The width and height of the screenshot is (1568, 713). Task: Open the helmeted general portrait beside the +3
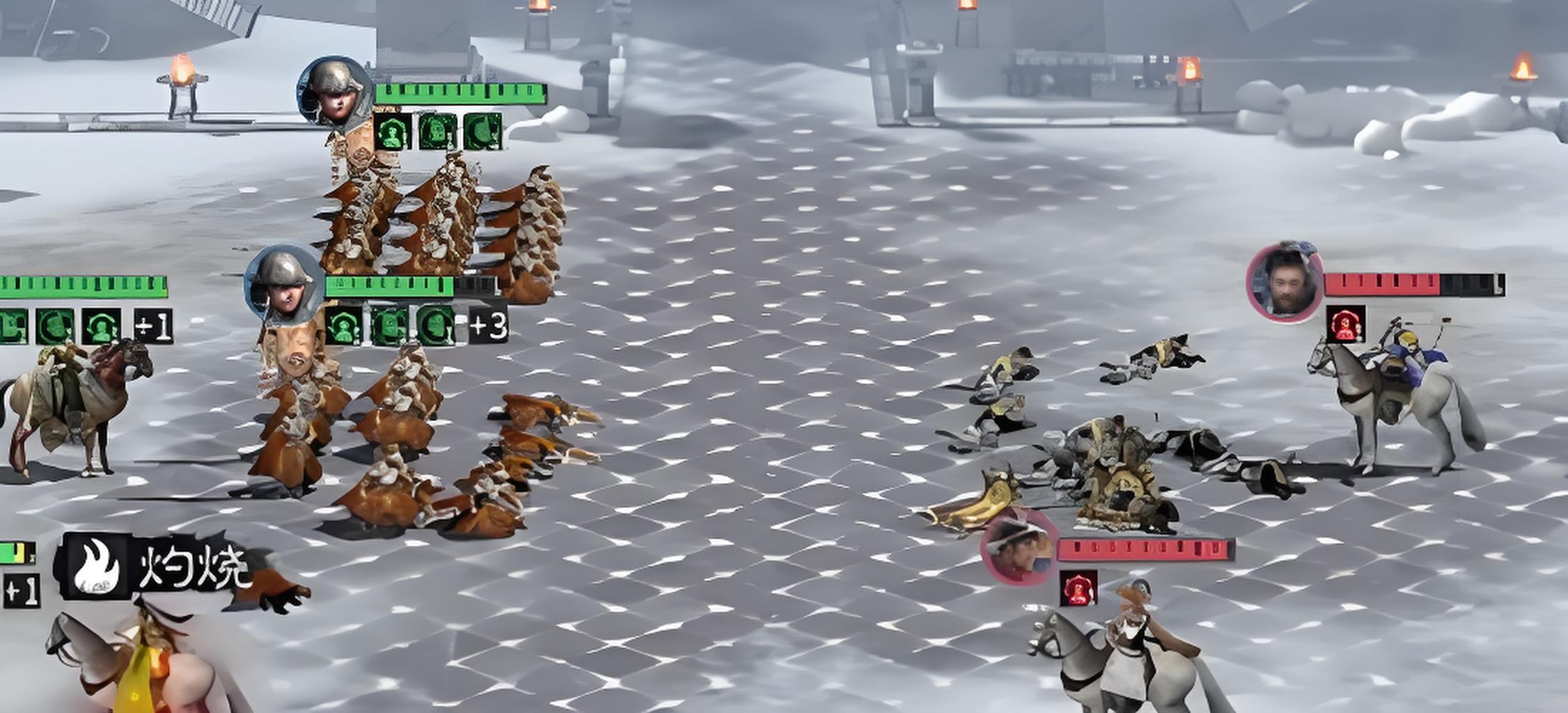pos(285,284)
